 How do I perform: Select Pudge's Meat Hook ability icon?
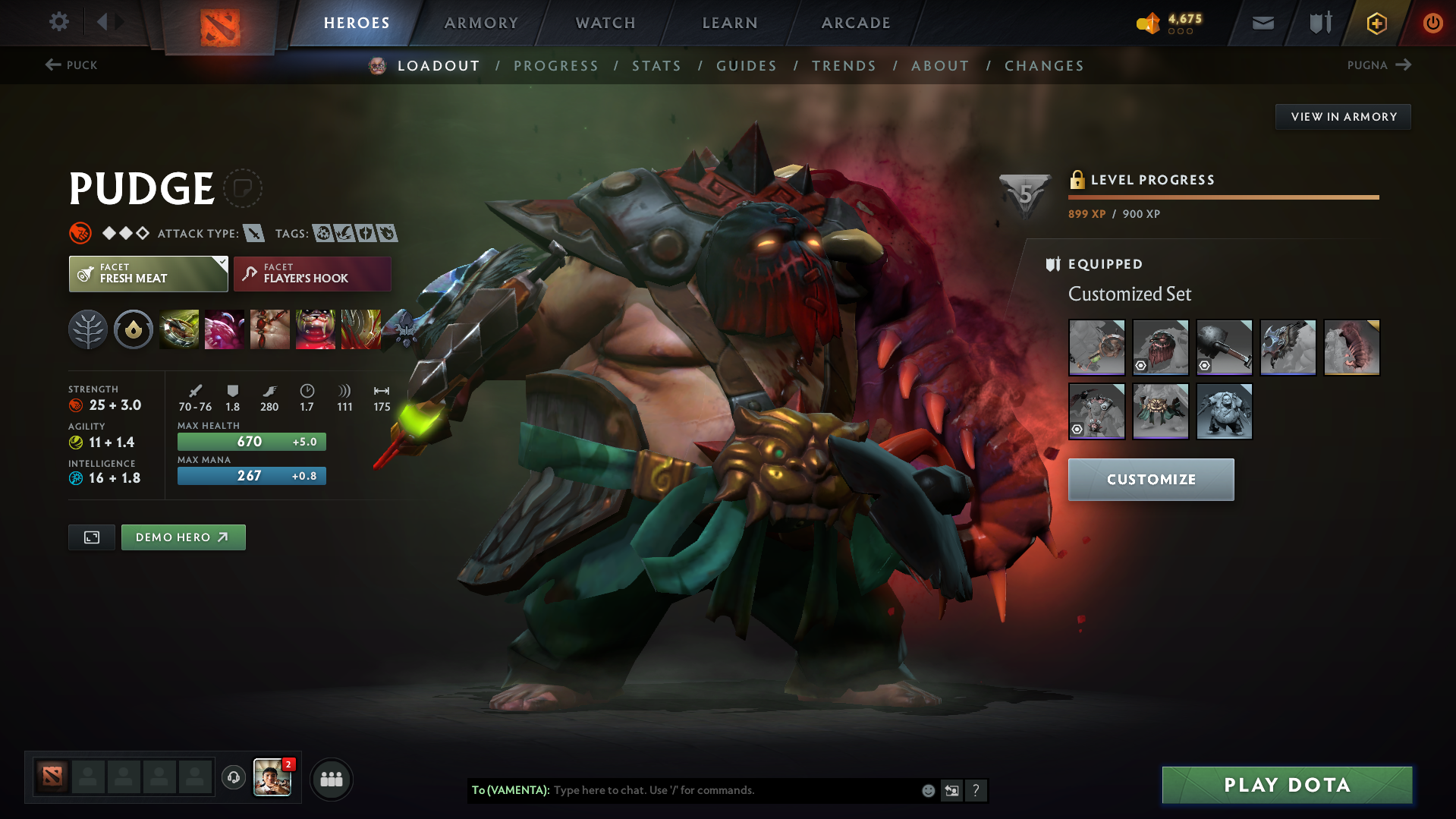(179, 329)
